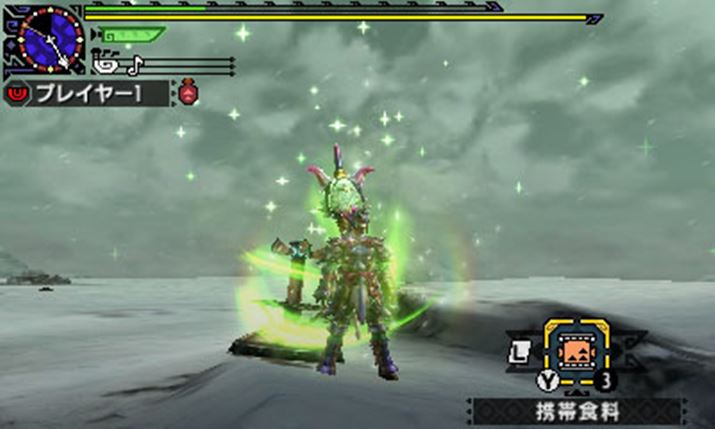The width and height of the screenshot is (715, 429).
Task: Click the red potion status icon
Action: (x=189, y=94)
